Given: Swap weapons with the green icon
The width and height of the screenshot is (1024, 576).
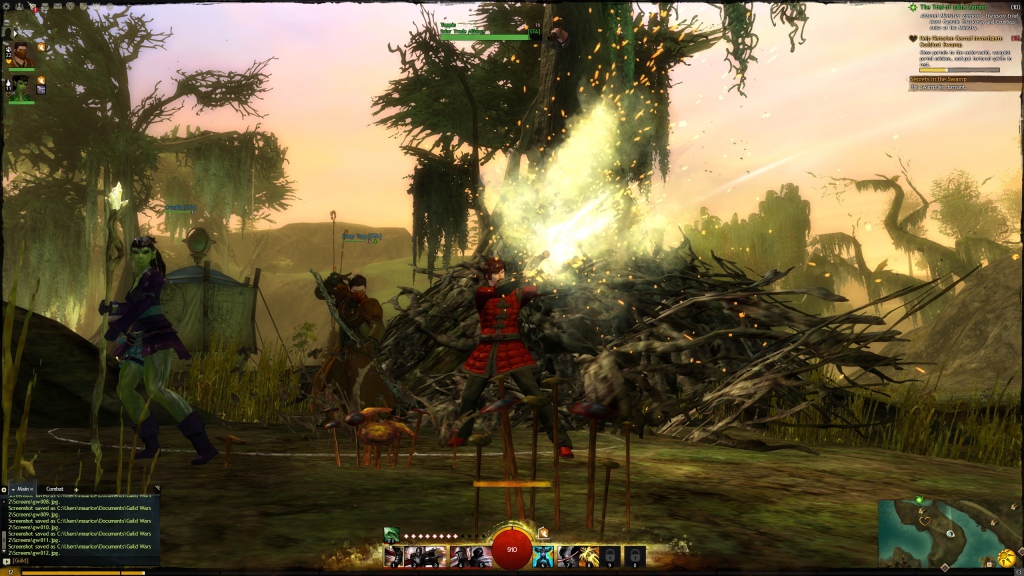Looking at the screenshot, I should [x=391, y=535].
